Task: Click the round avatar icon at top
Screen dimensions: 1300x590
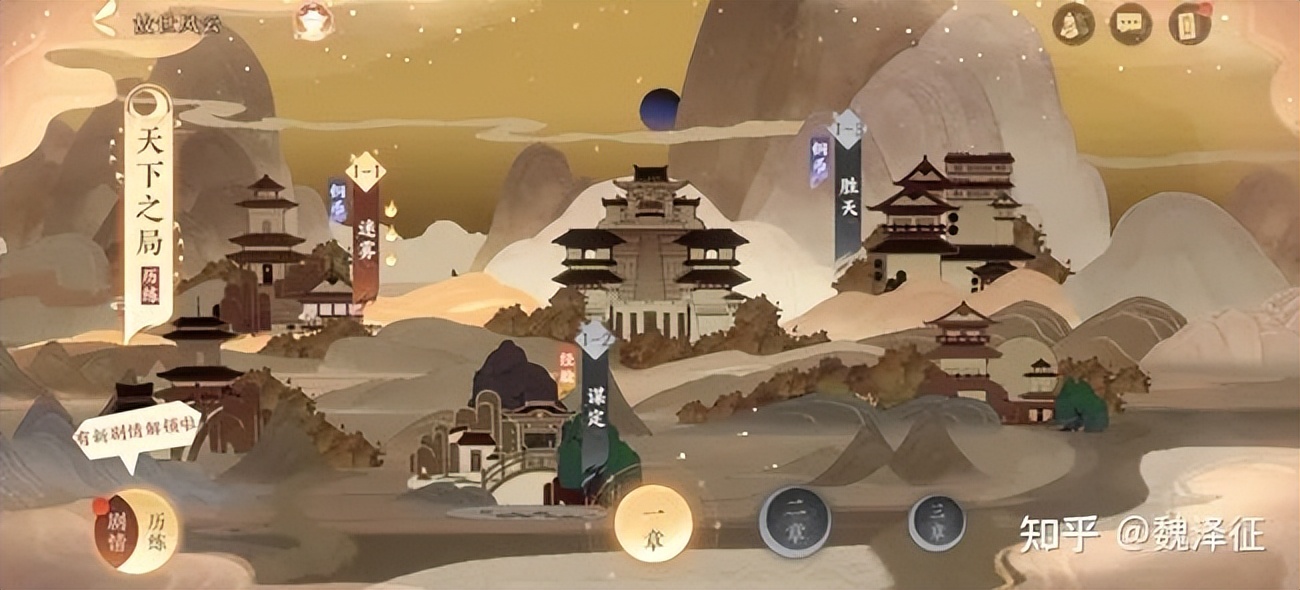Action: pos(313,20)
